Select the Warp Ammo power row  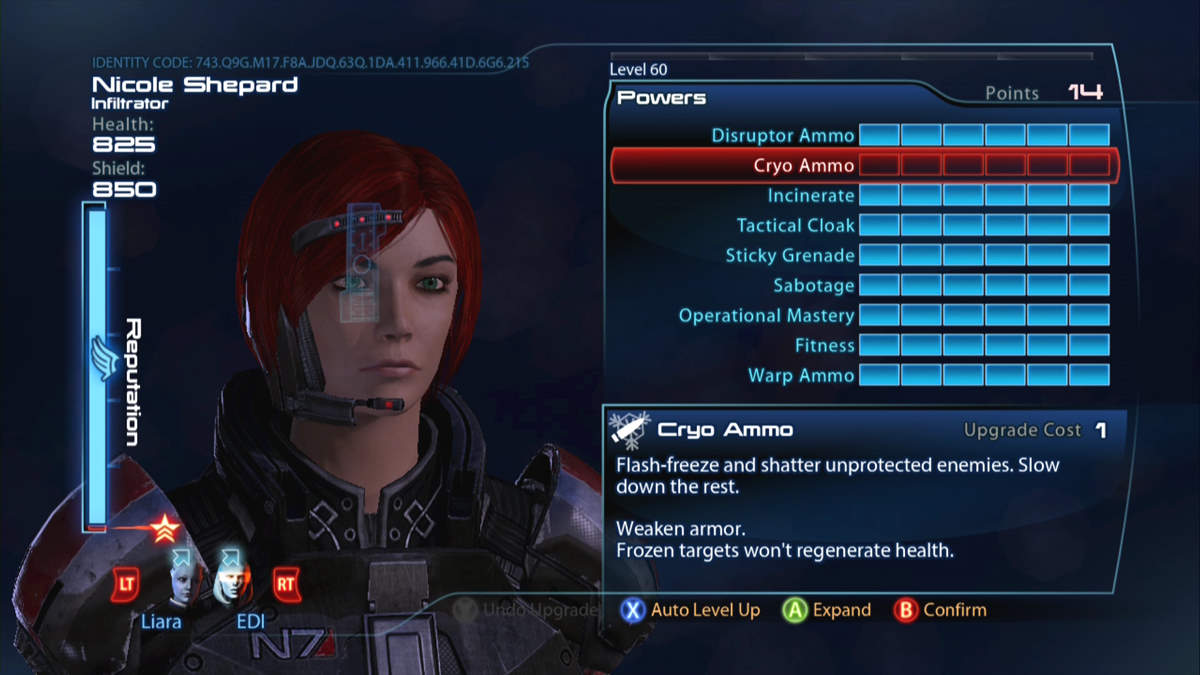point(801,375)
